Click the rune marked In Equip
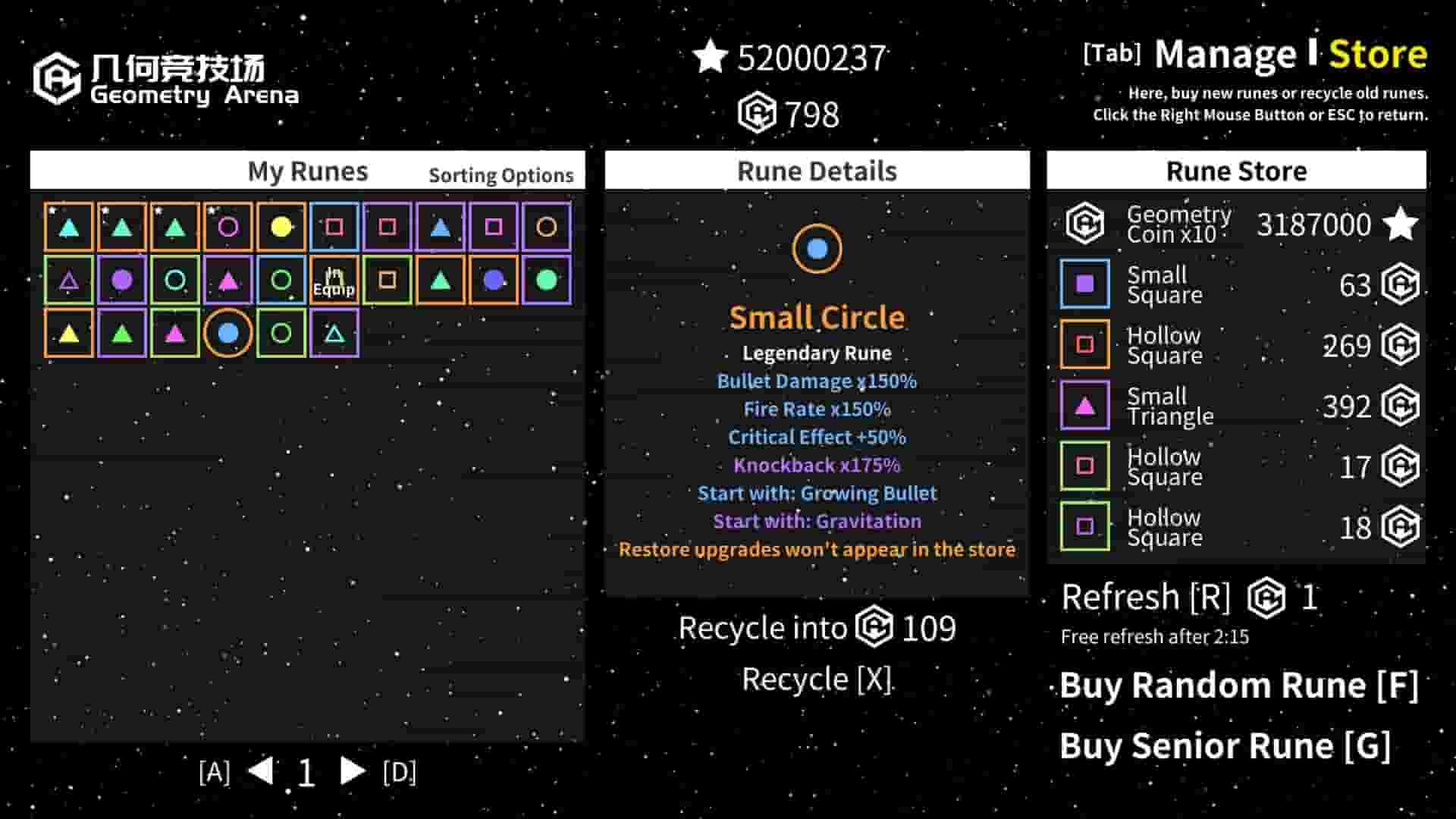This screenshot has height=819, width=1456. (336, 279)
